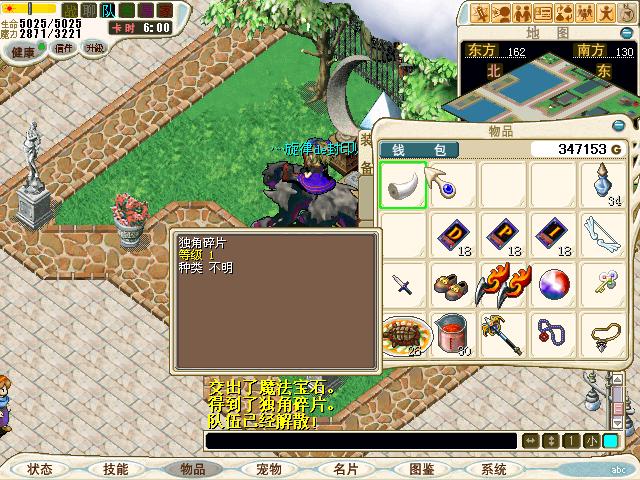Select the red paint bucket stack
Viewport: 640px width, 480px height.
[453, 333]
